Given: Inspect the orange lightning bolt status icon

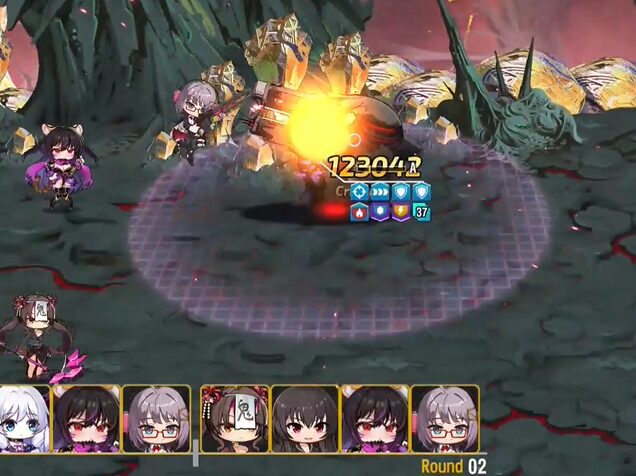Looking at the screenshot, I should (x=401, y=212).
